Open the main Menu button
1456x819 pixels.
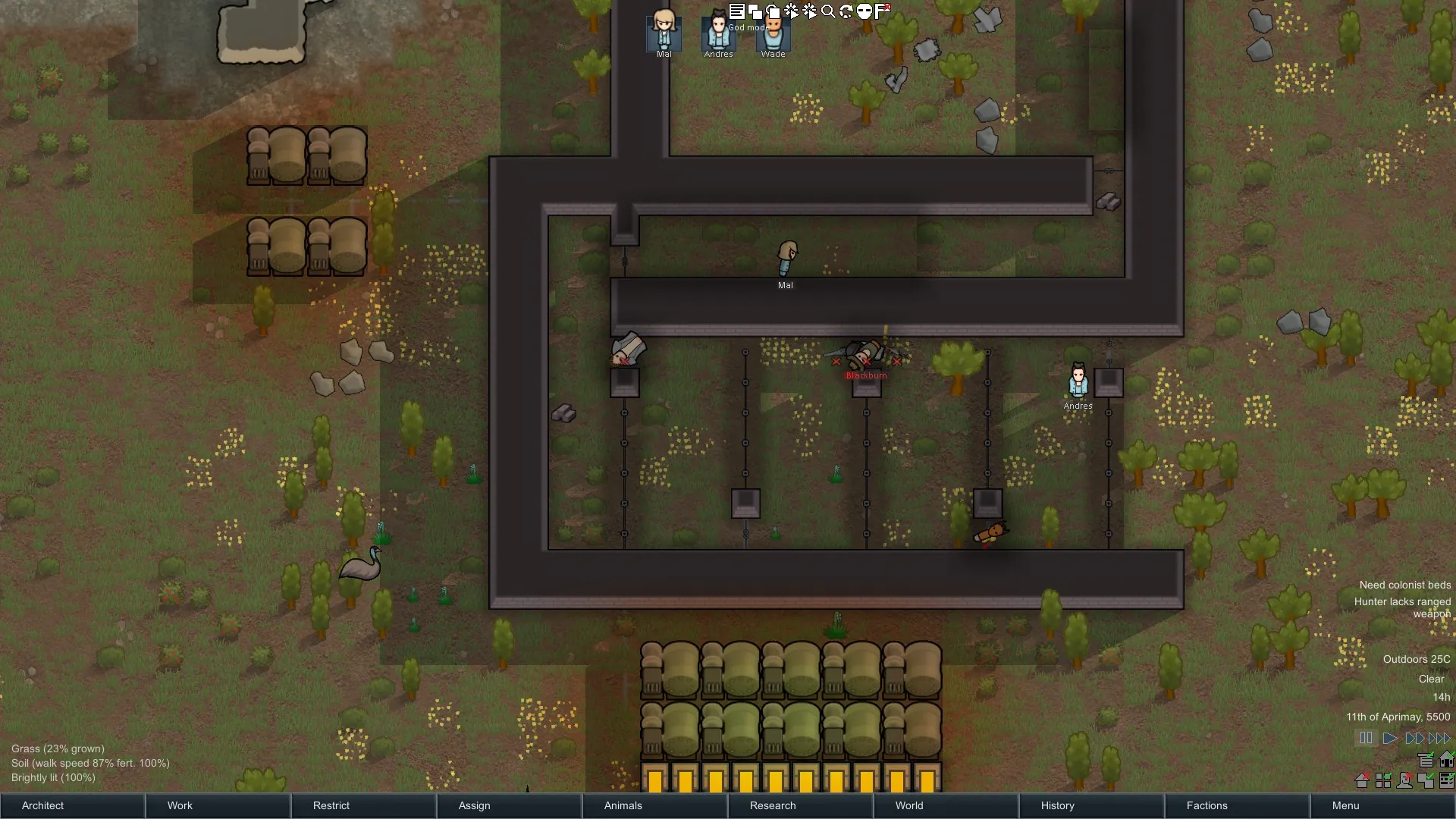[1382, 805]
